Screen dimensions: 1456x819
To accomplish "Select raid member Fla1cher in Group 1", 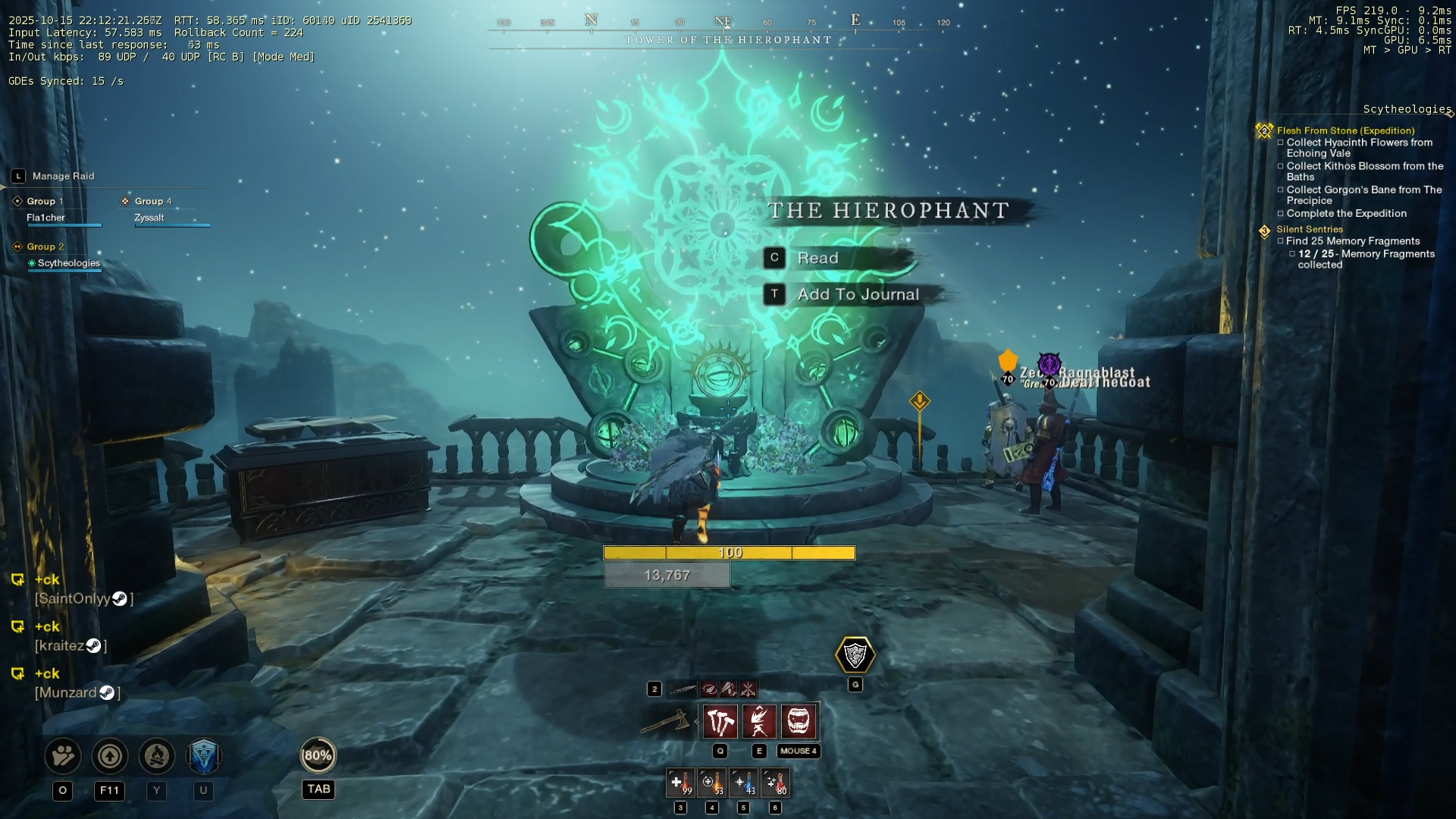I will [x=46, y=218].
